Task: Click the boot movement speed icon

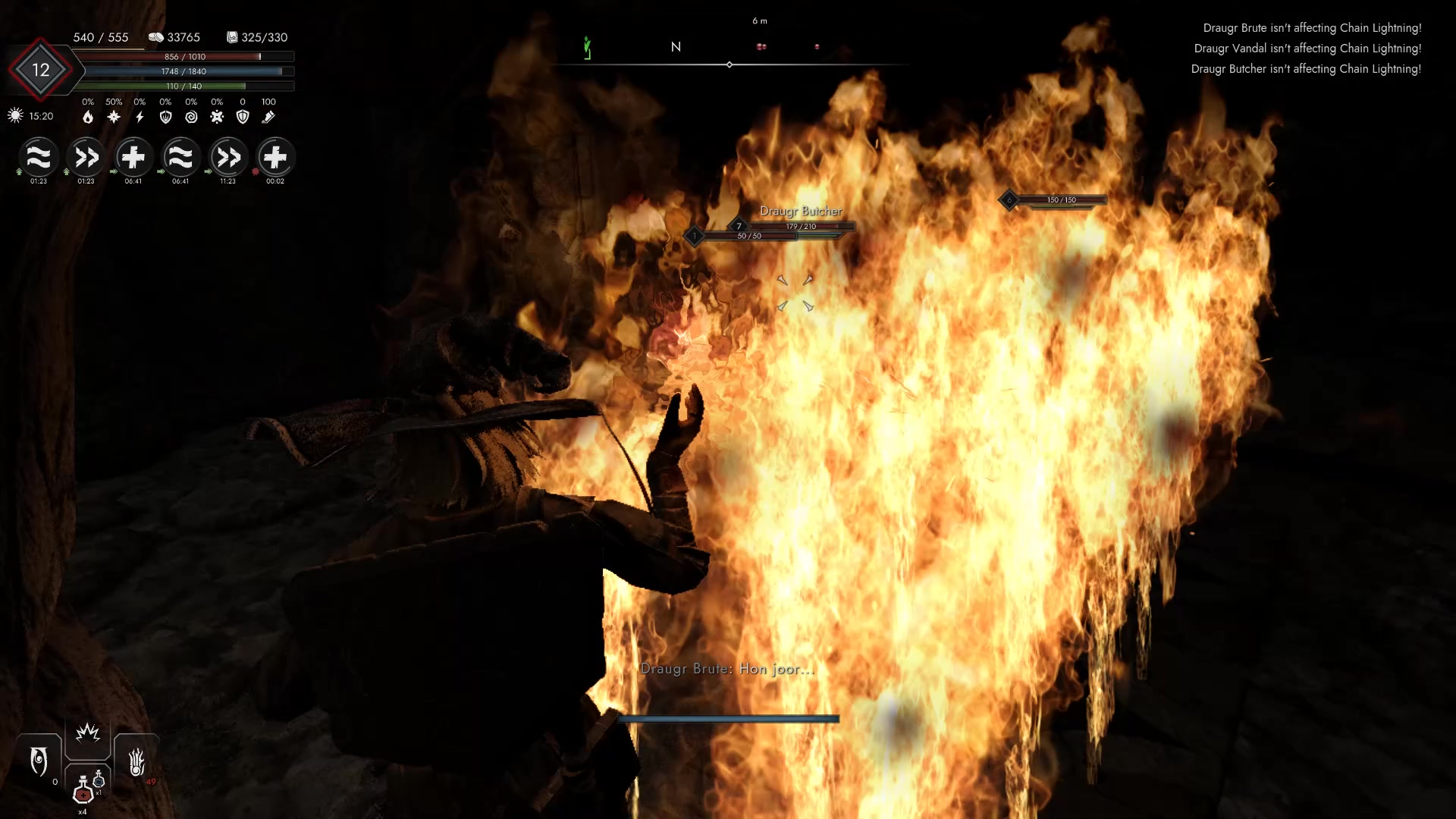Action: point(268,117)
